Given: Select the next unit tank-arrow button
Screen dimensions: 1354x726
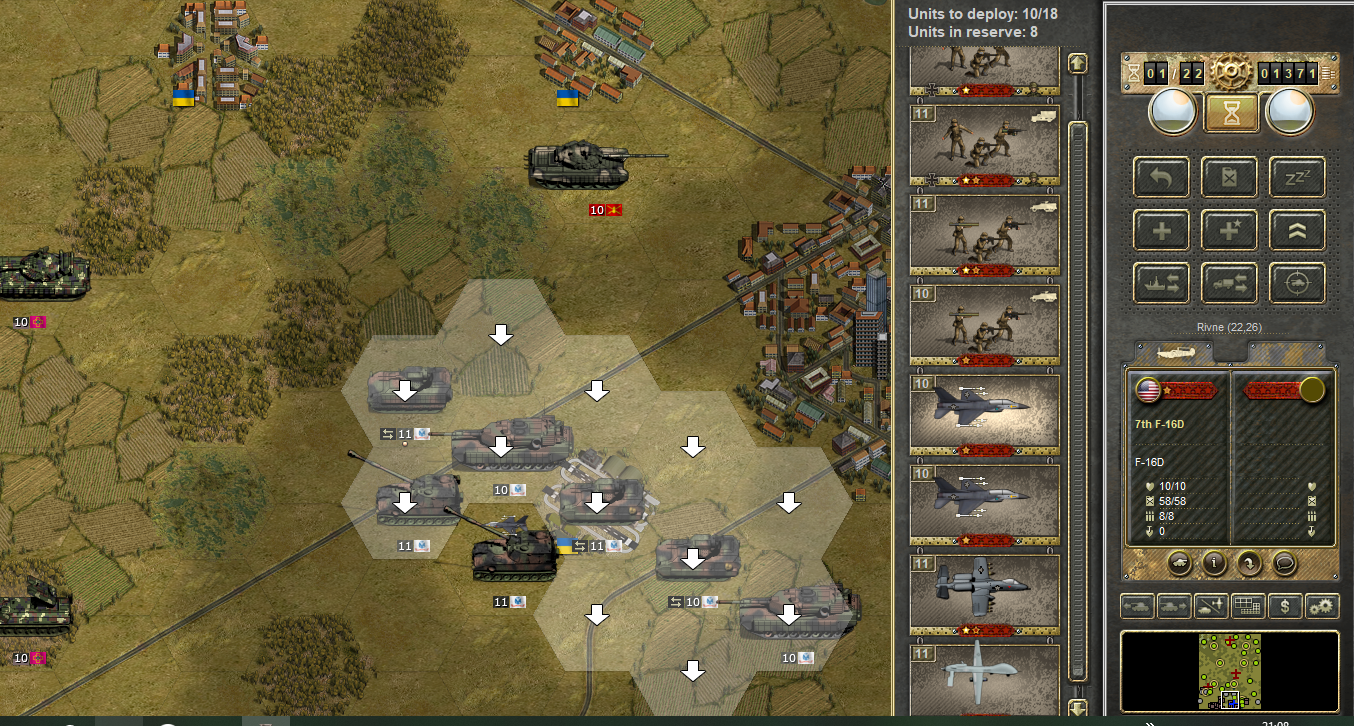Looking at the screenshot, I should (x=1173, y=605).
